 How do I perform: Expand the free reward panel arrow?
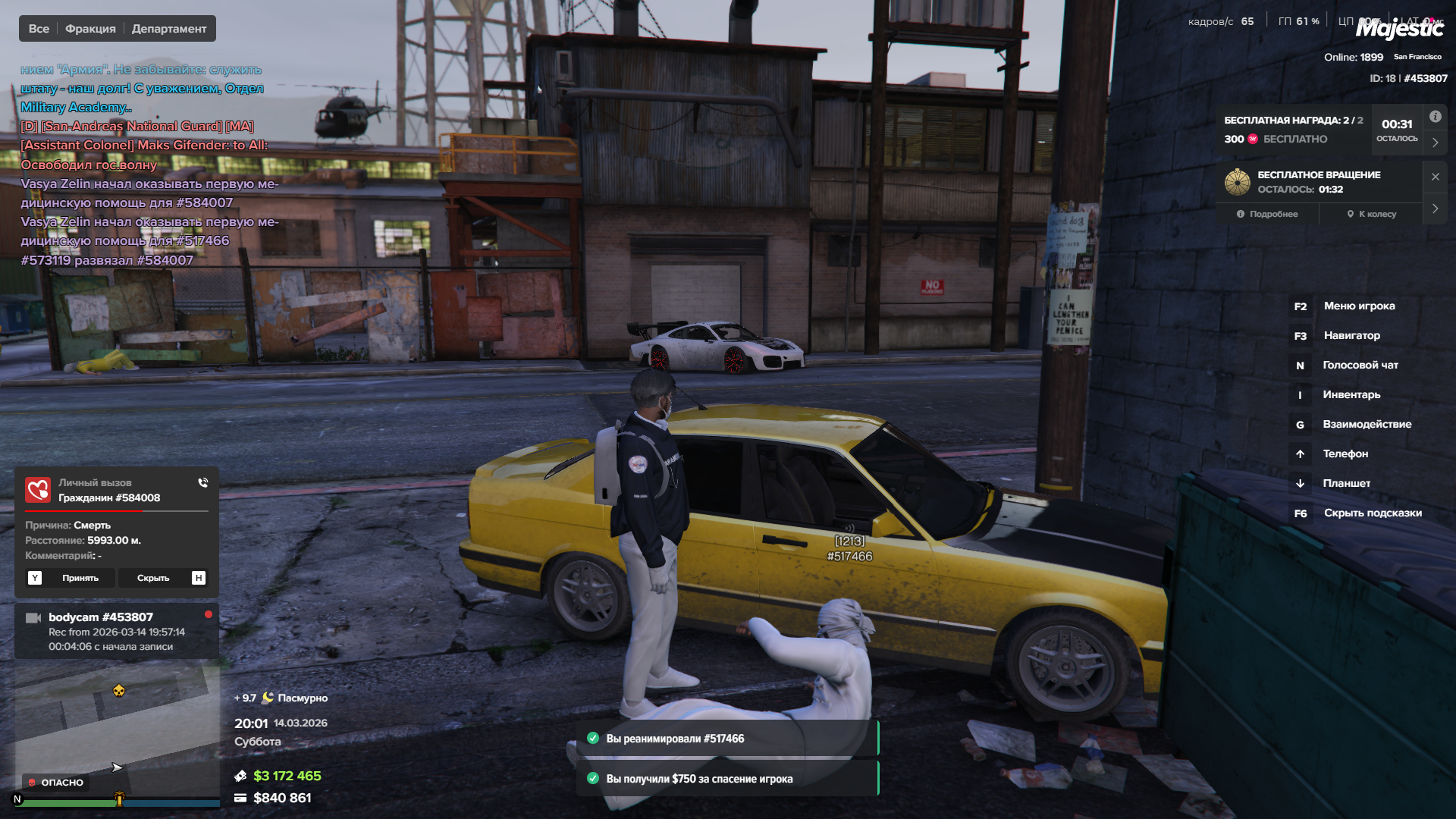(x=1435, y=142)
